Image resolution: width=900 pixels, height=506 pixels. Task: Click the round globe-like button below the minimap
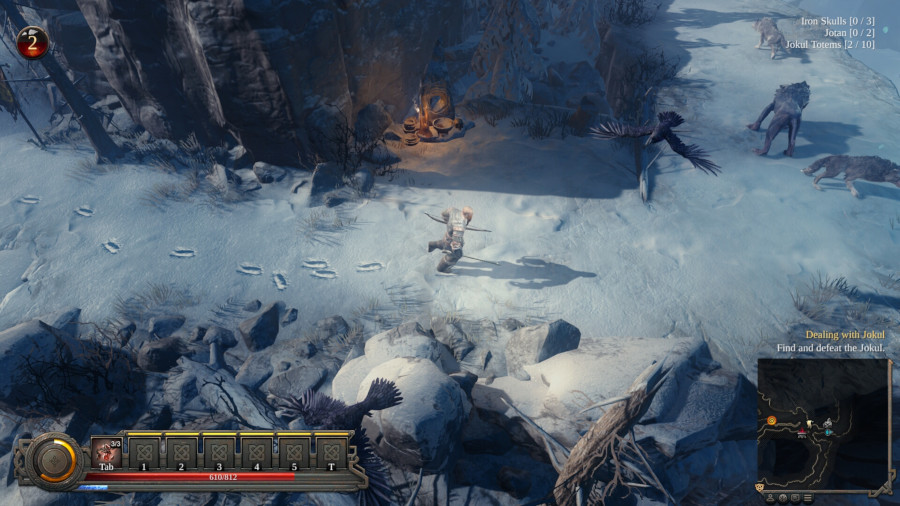[x=783, y=497]
